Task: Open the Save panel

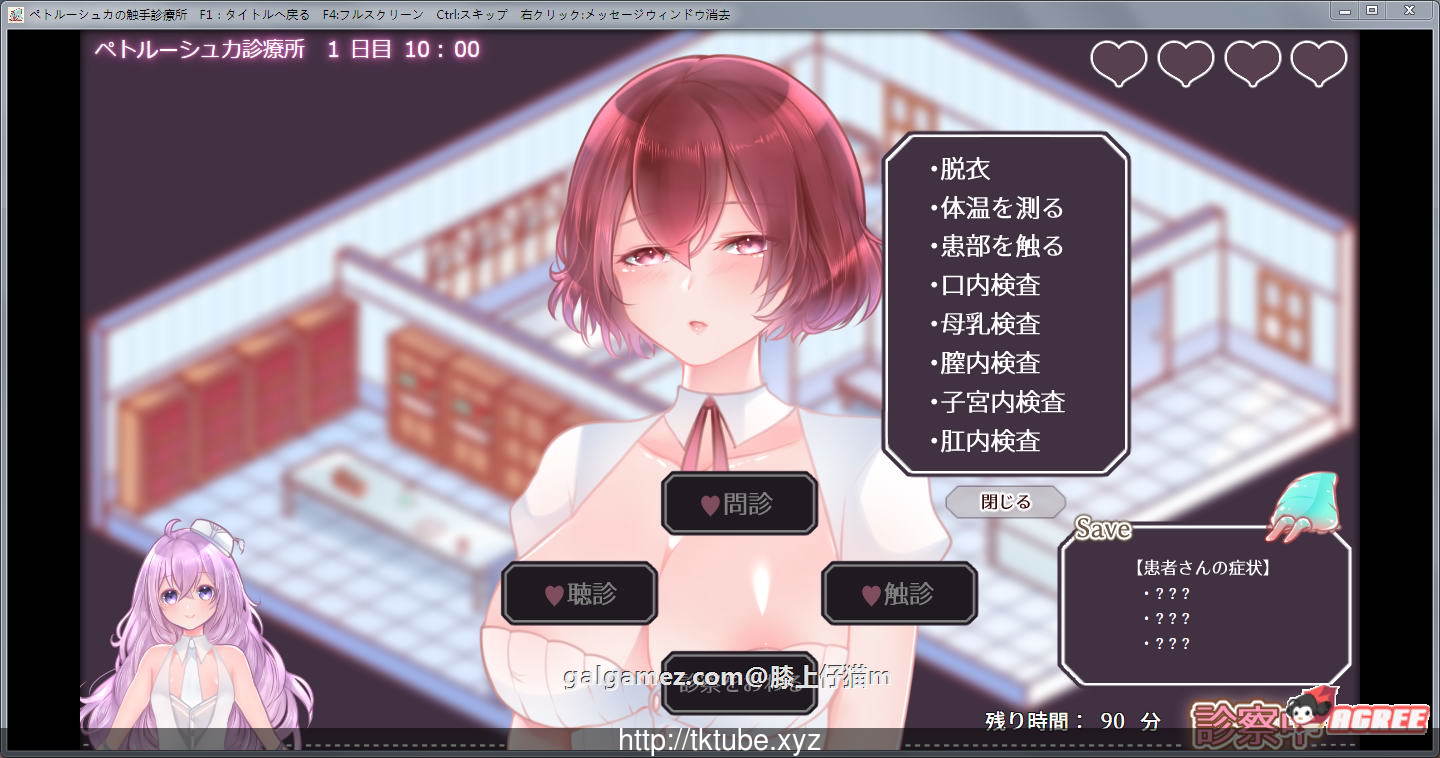Action: click(x=1101, y=529)
